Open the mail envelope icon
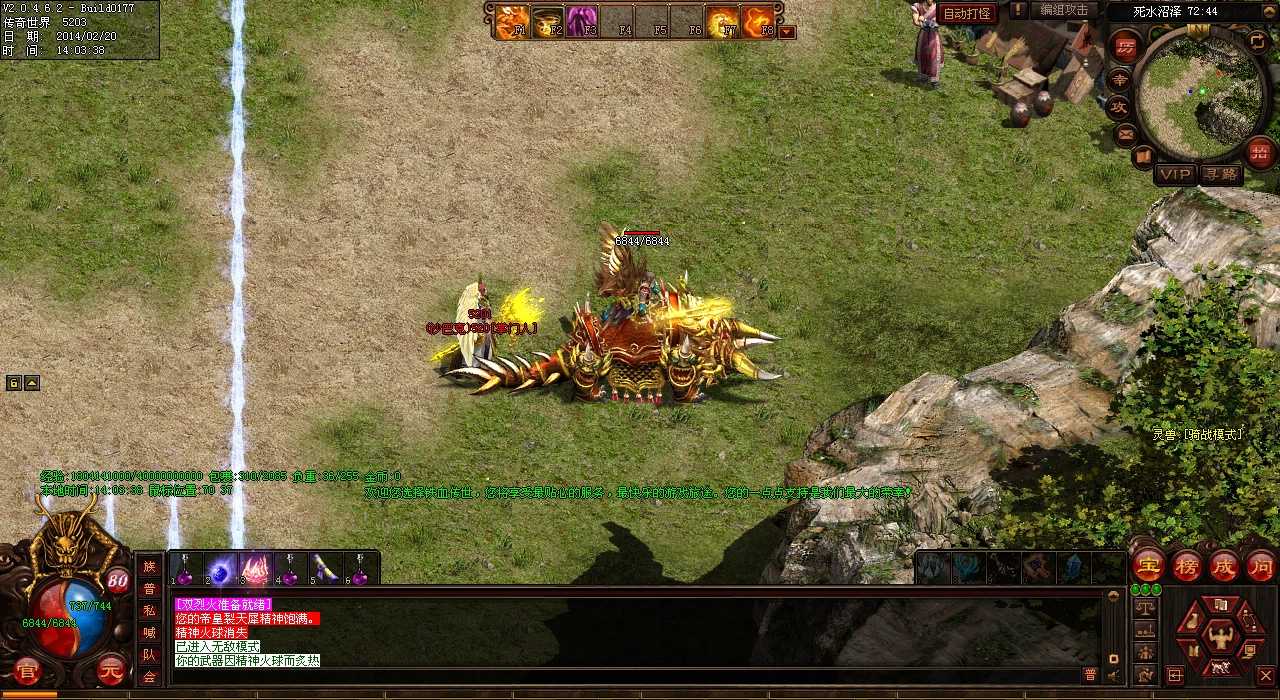The height and width of the screenshot is (700, 1280). click(1126, 133)
